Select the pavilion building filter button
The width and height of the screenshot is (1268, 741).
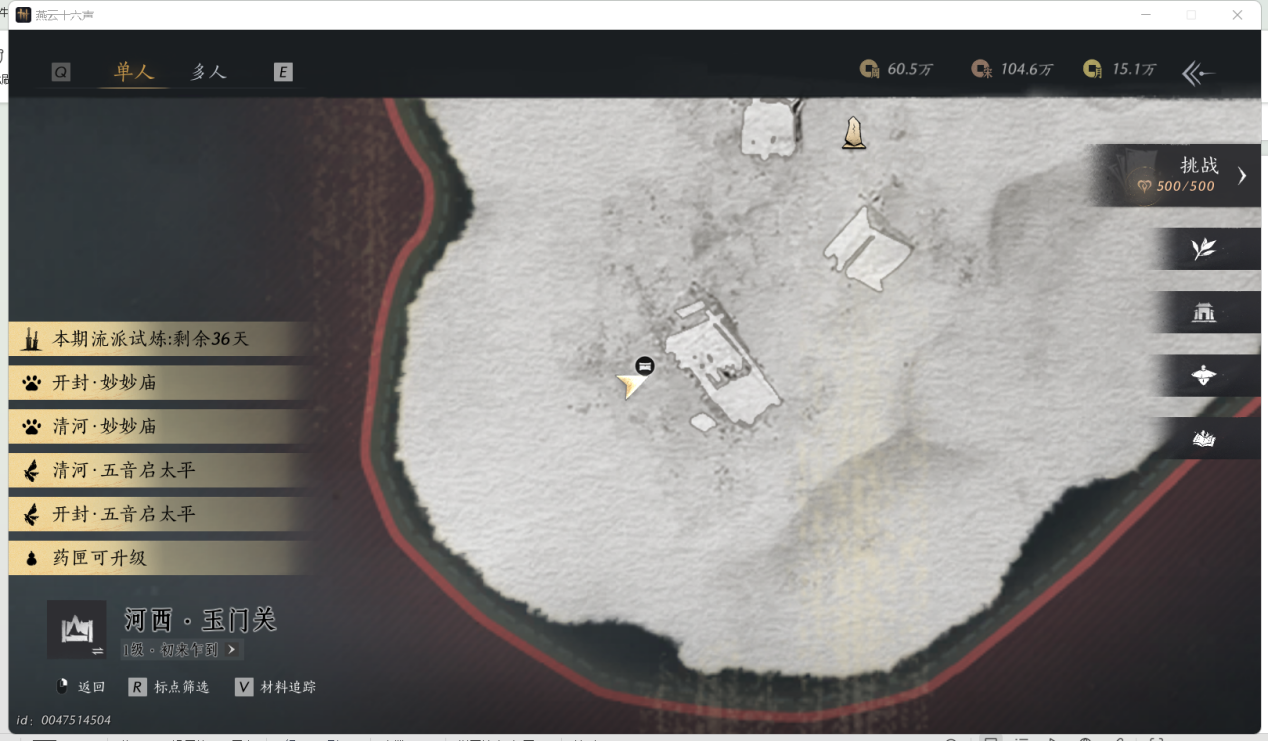pos(1204,313)
